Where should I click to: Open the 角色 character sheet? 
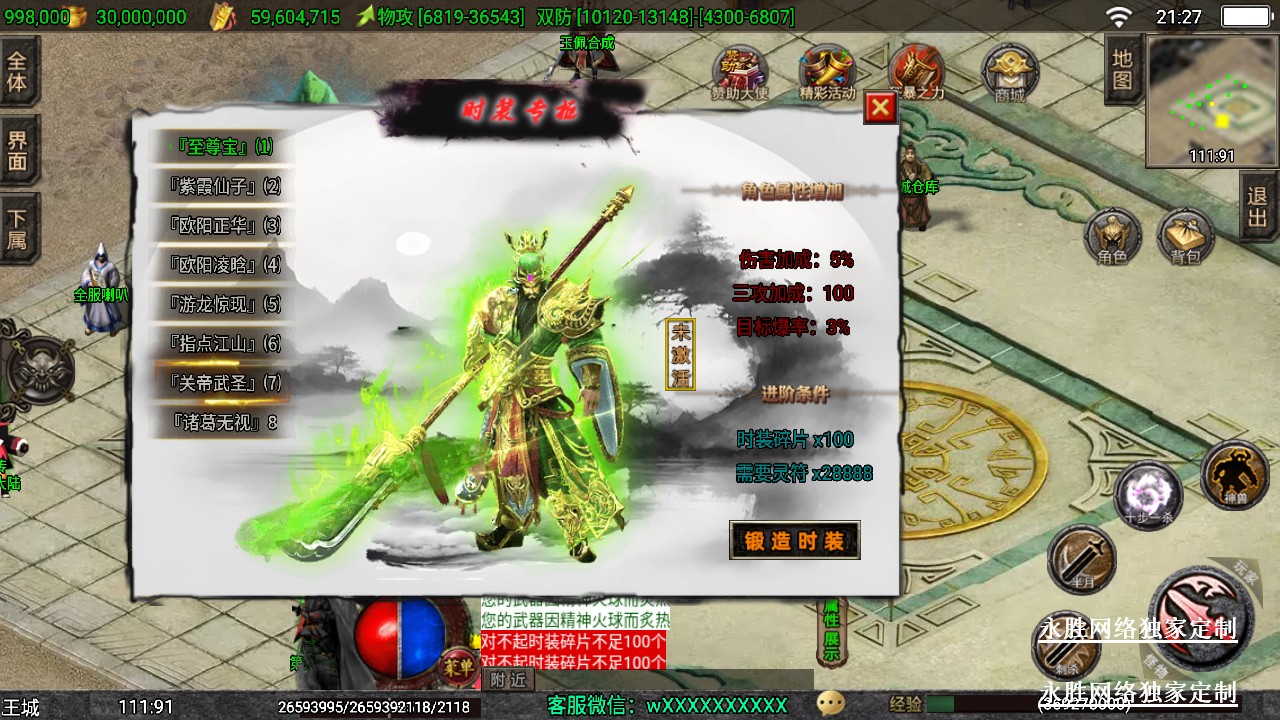1112,237
